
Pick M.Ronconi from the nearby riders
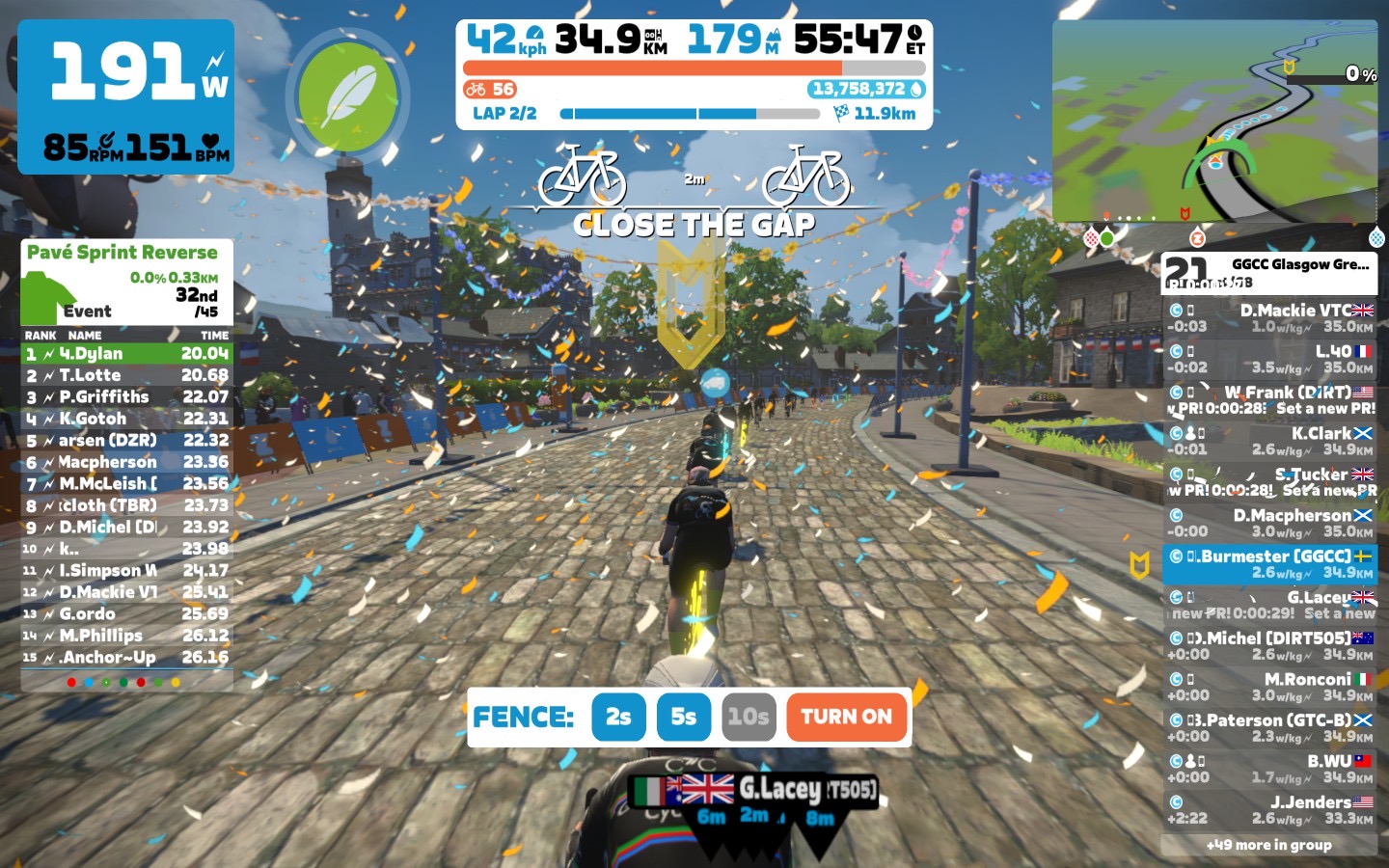[1269, 687]
